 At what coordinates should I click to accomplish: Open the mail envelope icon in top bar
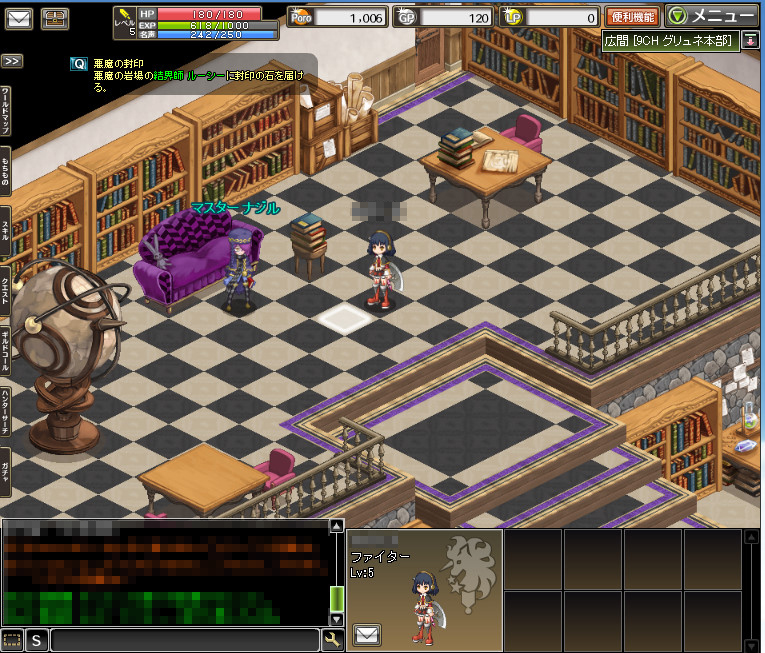19,17
